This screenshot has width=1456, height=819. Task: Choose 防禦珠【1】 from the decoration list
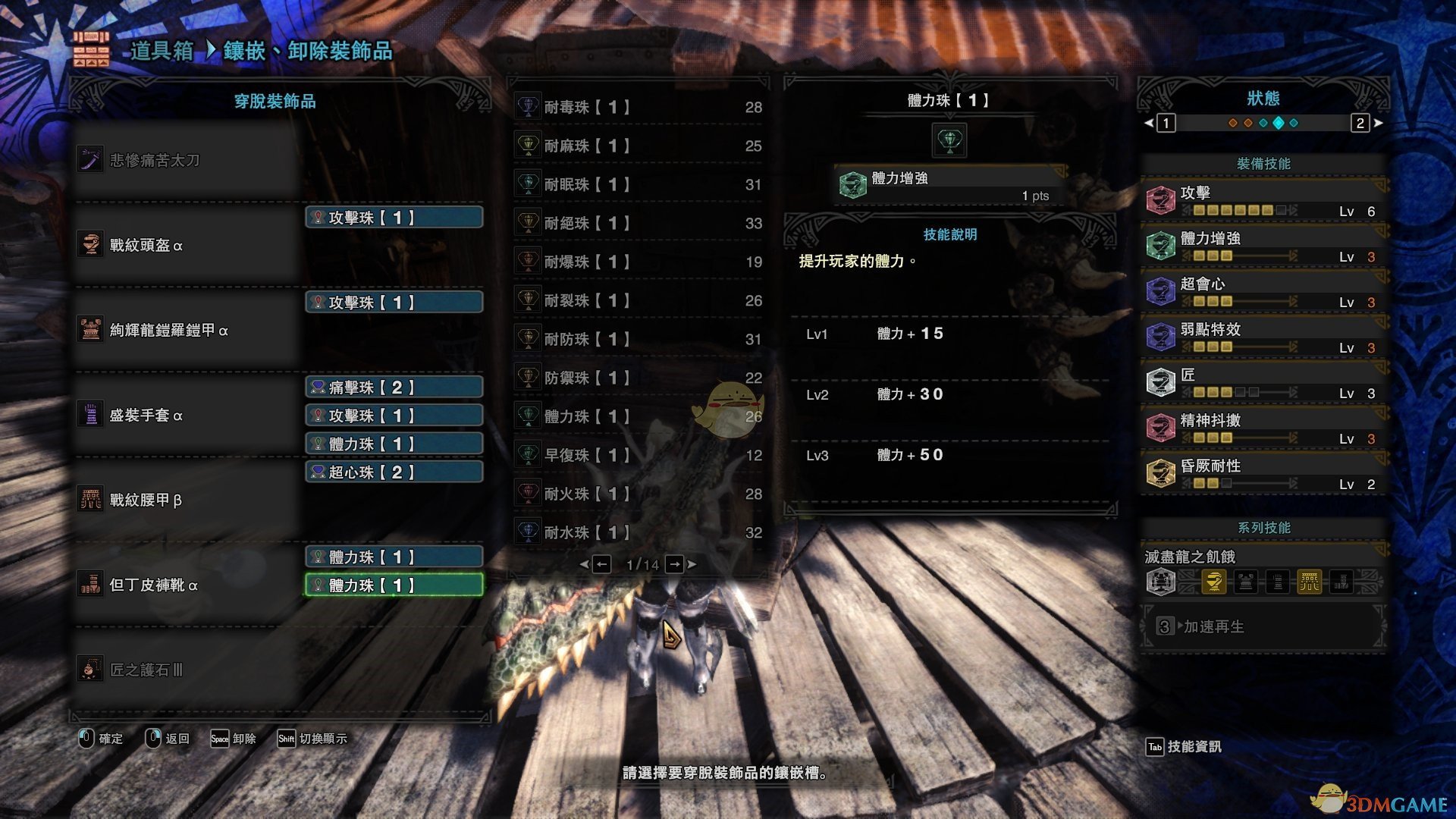pos(639,378)
